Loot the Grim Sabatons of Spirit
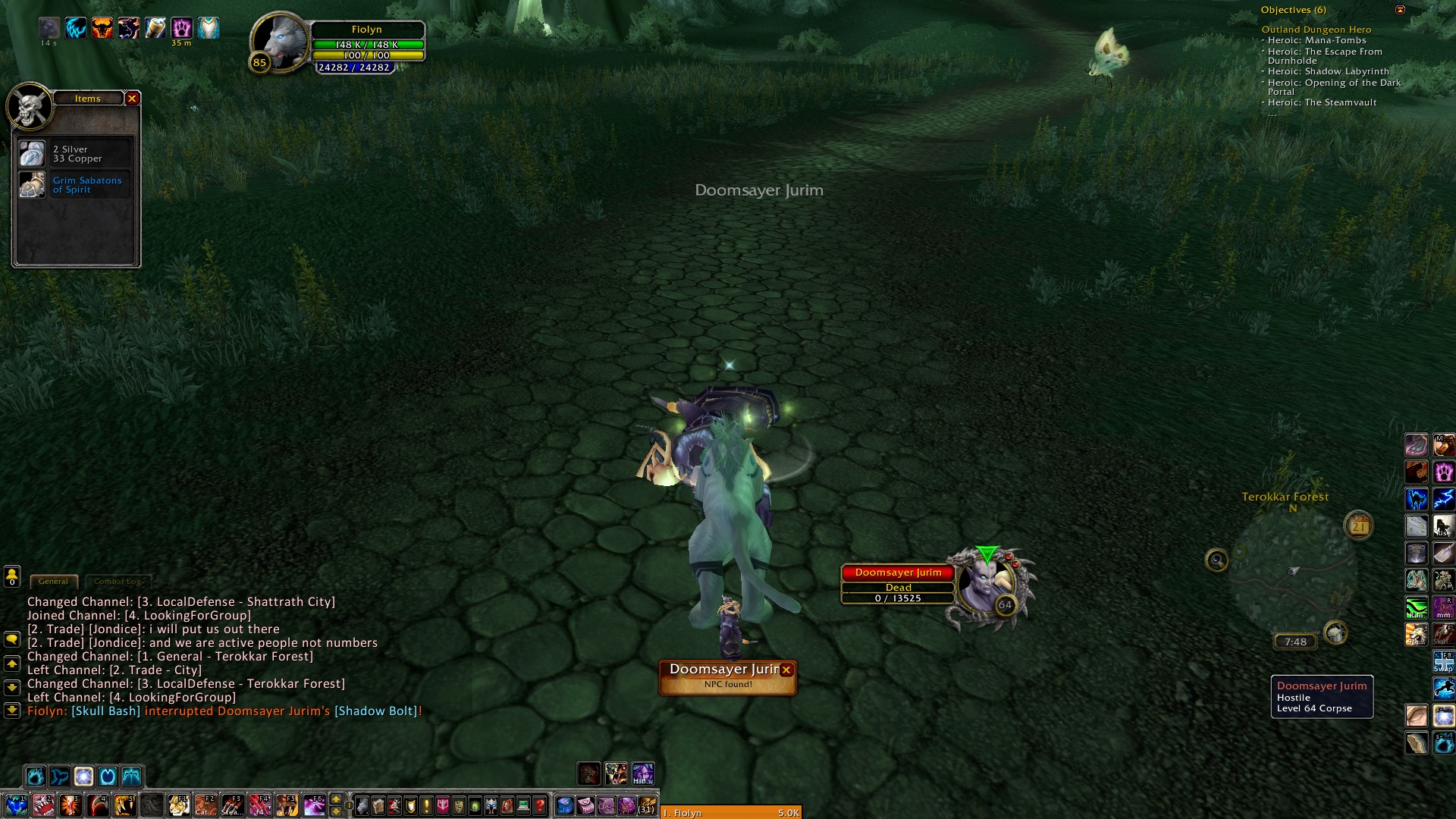This screenshot has width=1456, height=819. click(33, 185)
